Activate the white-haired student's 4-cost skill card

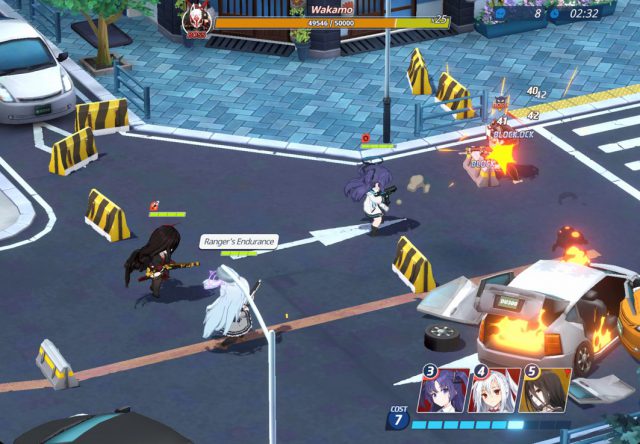pos(495,390)
